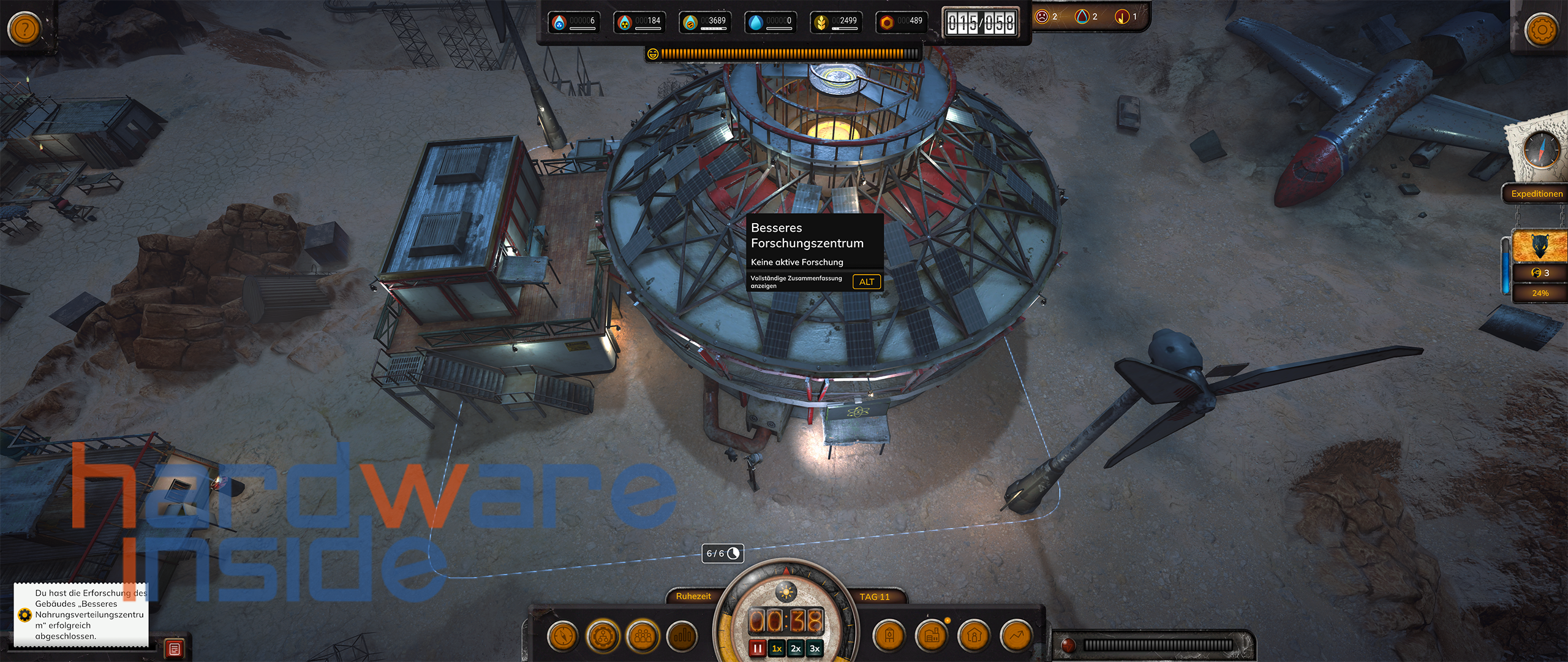Click the unhappy face alert icon

pos(1042,17)
